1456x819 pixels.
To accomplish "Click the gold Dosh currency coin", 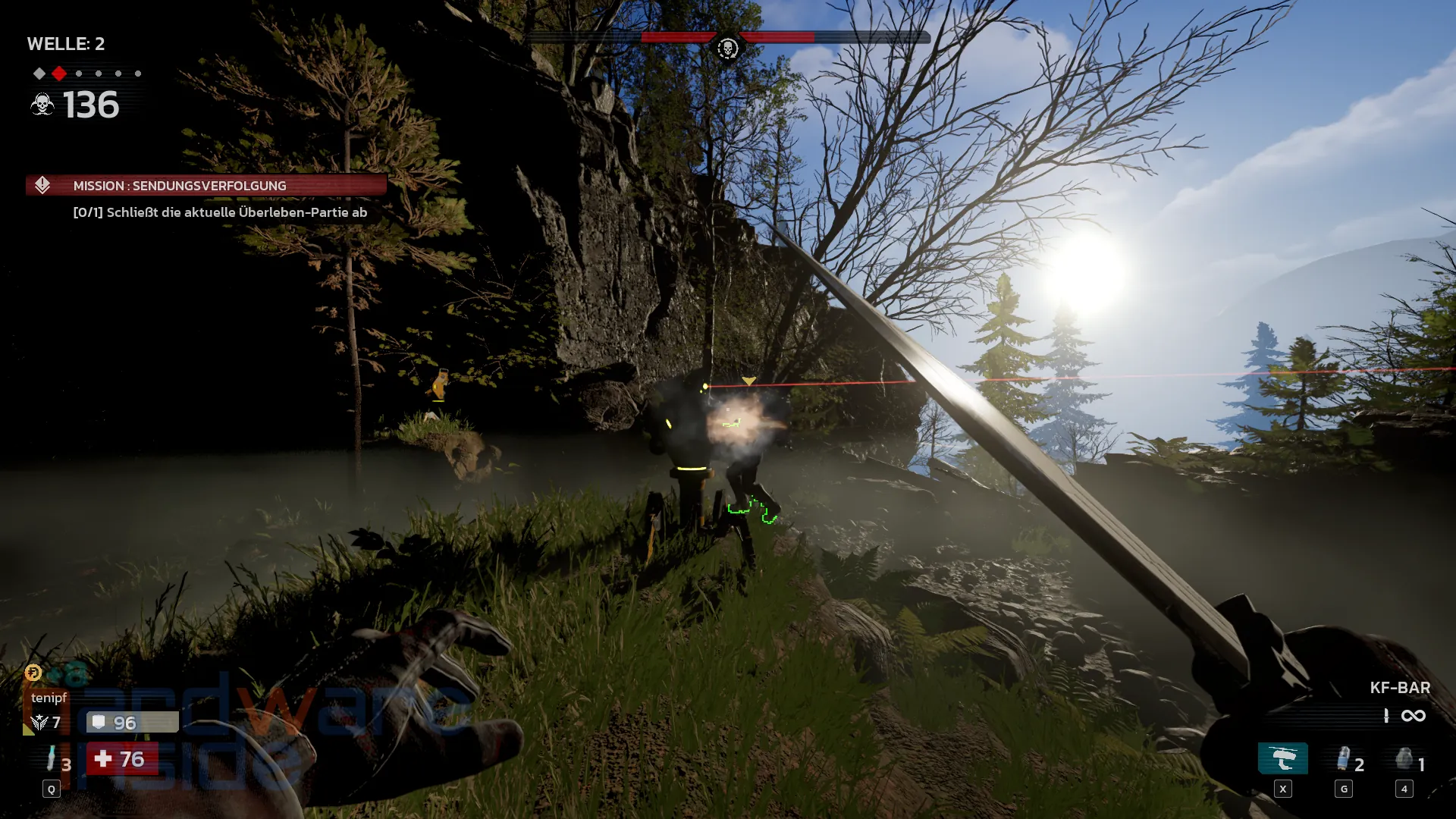I will 33,673.
